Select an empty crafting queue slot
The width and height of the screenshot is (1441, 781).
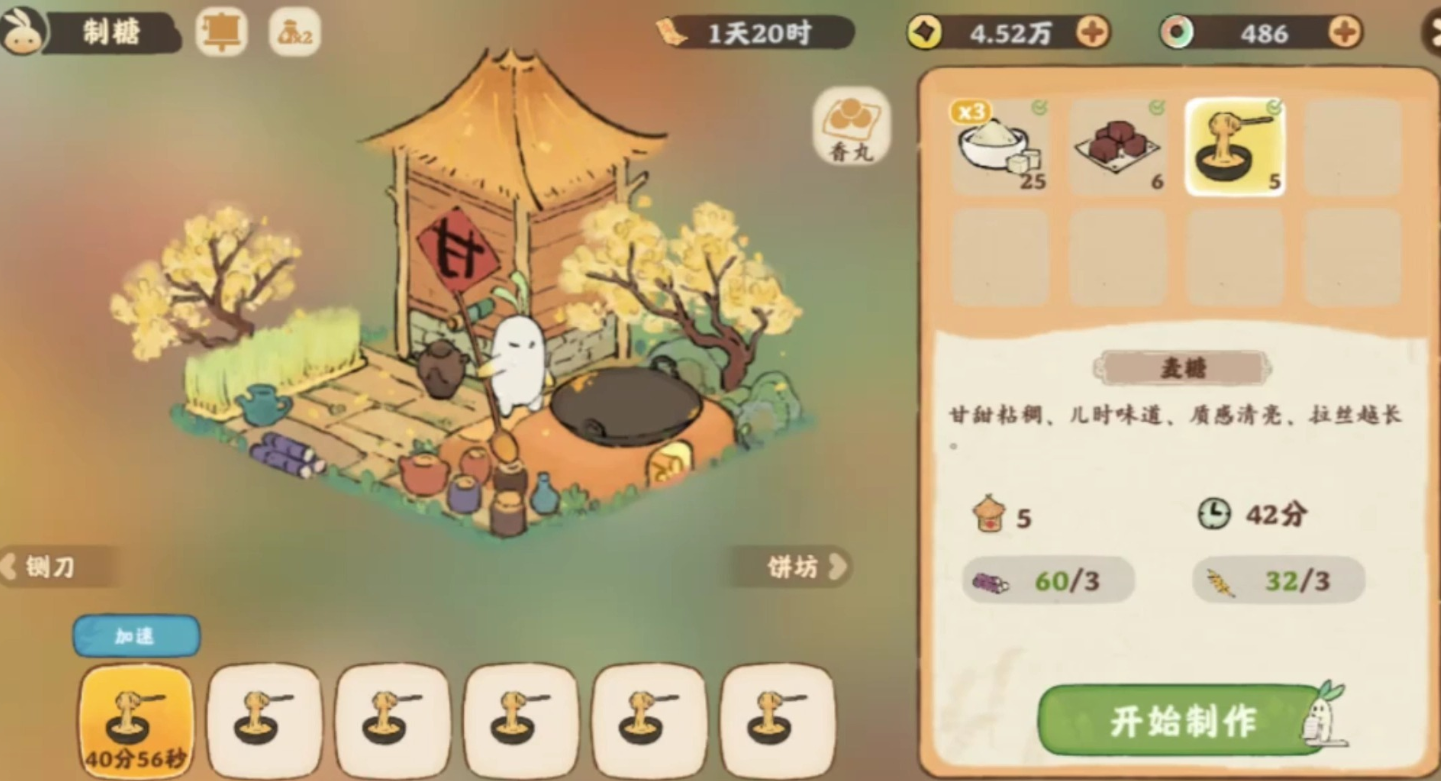tap(264, 722)
